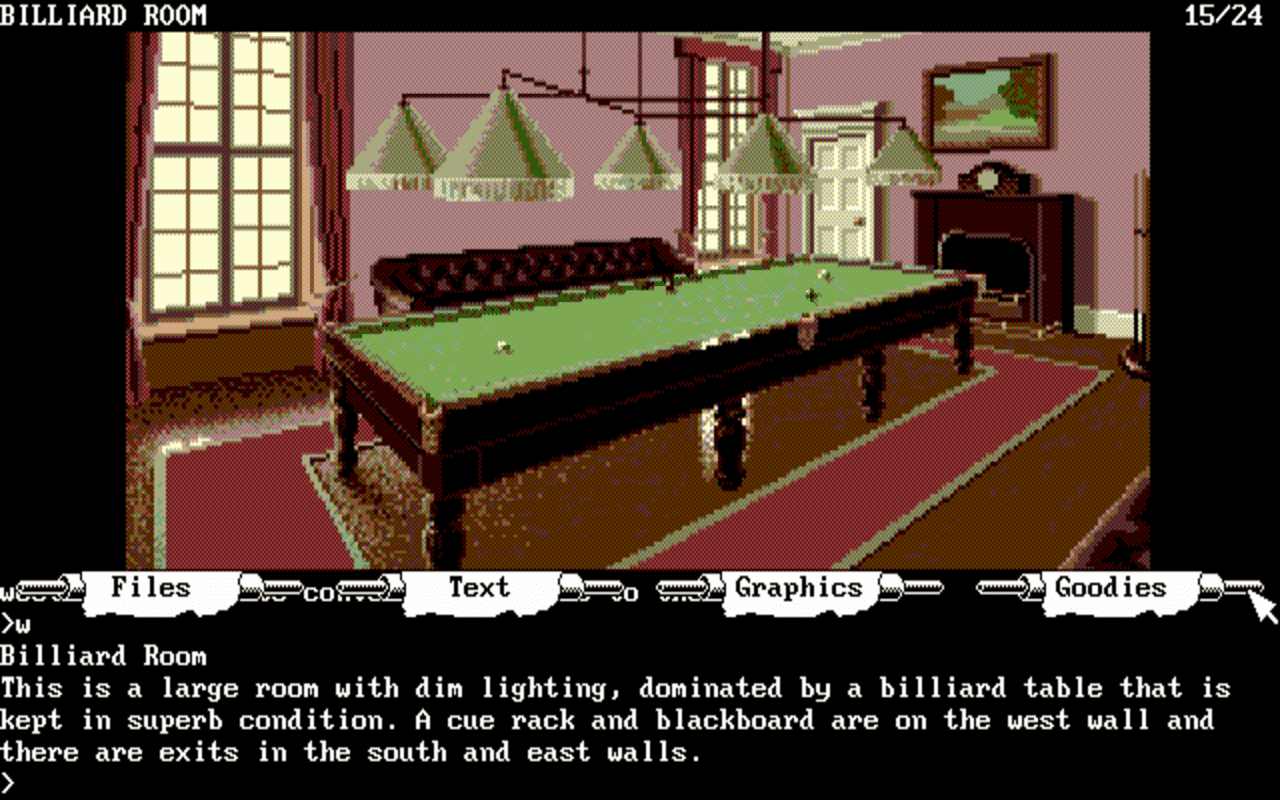Image resolution: width=1280 pixels, height=800 pixels.
Task: Click the scroll roller left of Files
Action: tap(45, 589)
